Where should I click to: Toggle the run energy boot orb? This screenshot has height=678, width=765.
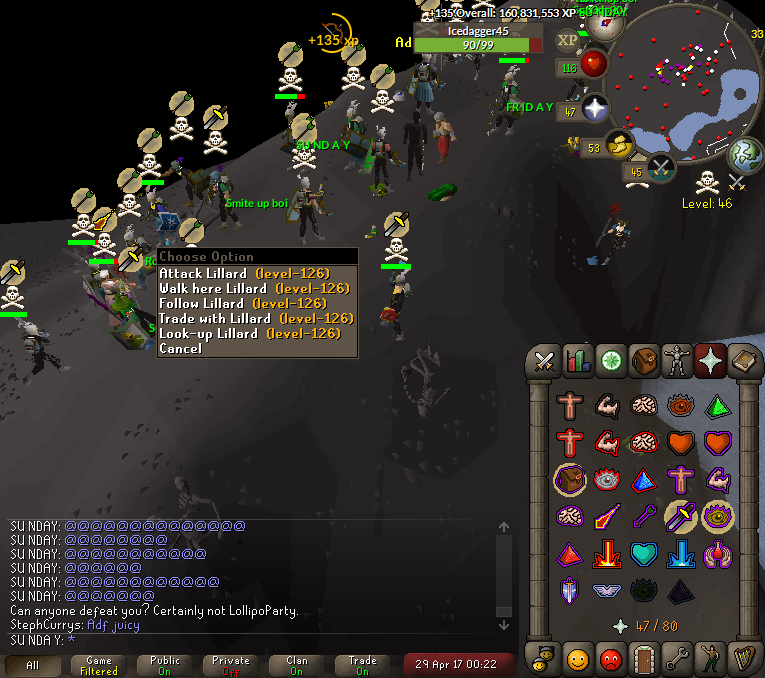click(621, 146)
